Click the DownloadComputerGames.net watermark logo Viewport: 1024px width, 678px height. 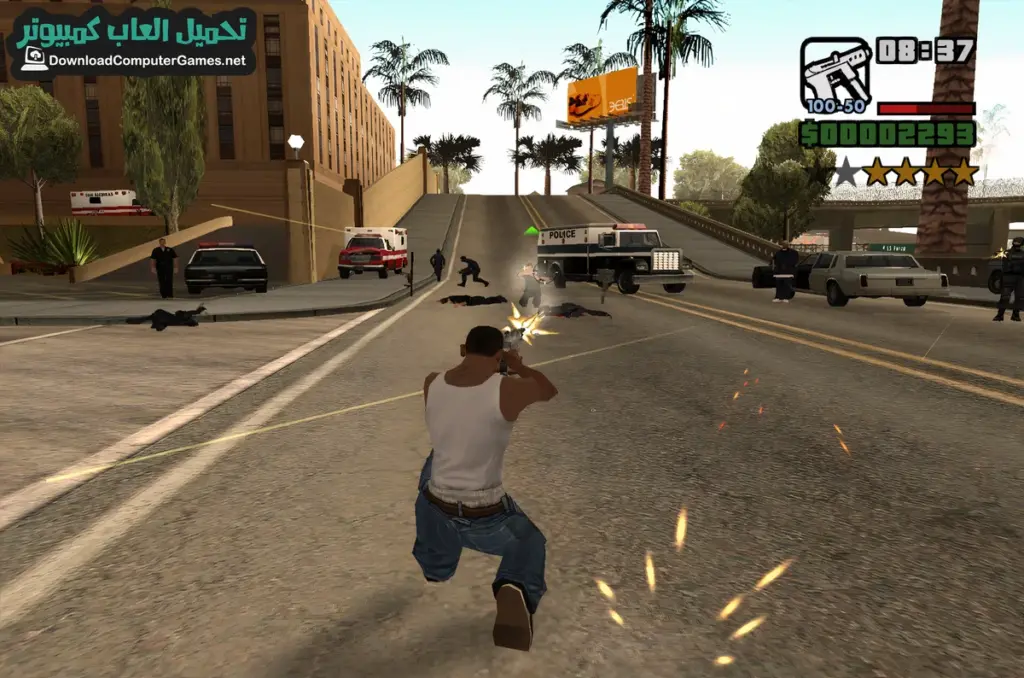[132, 41]
